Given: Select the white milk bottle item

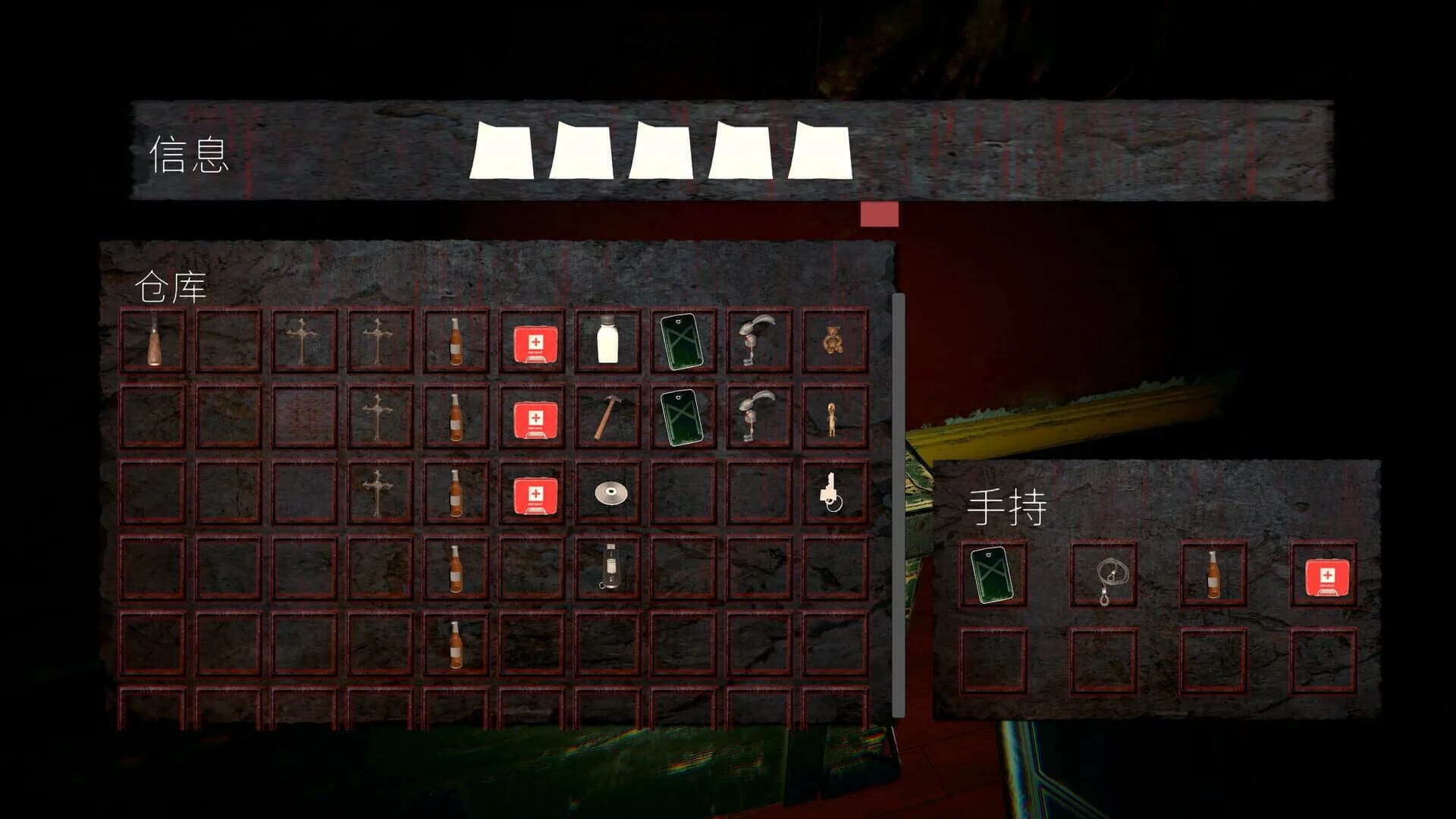Looking at the screenshot, I should pyautogui.click(x=609, y=341).
